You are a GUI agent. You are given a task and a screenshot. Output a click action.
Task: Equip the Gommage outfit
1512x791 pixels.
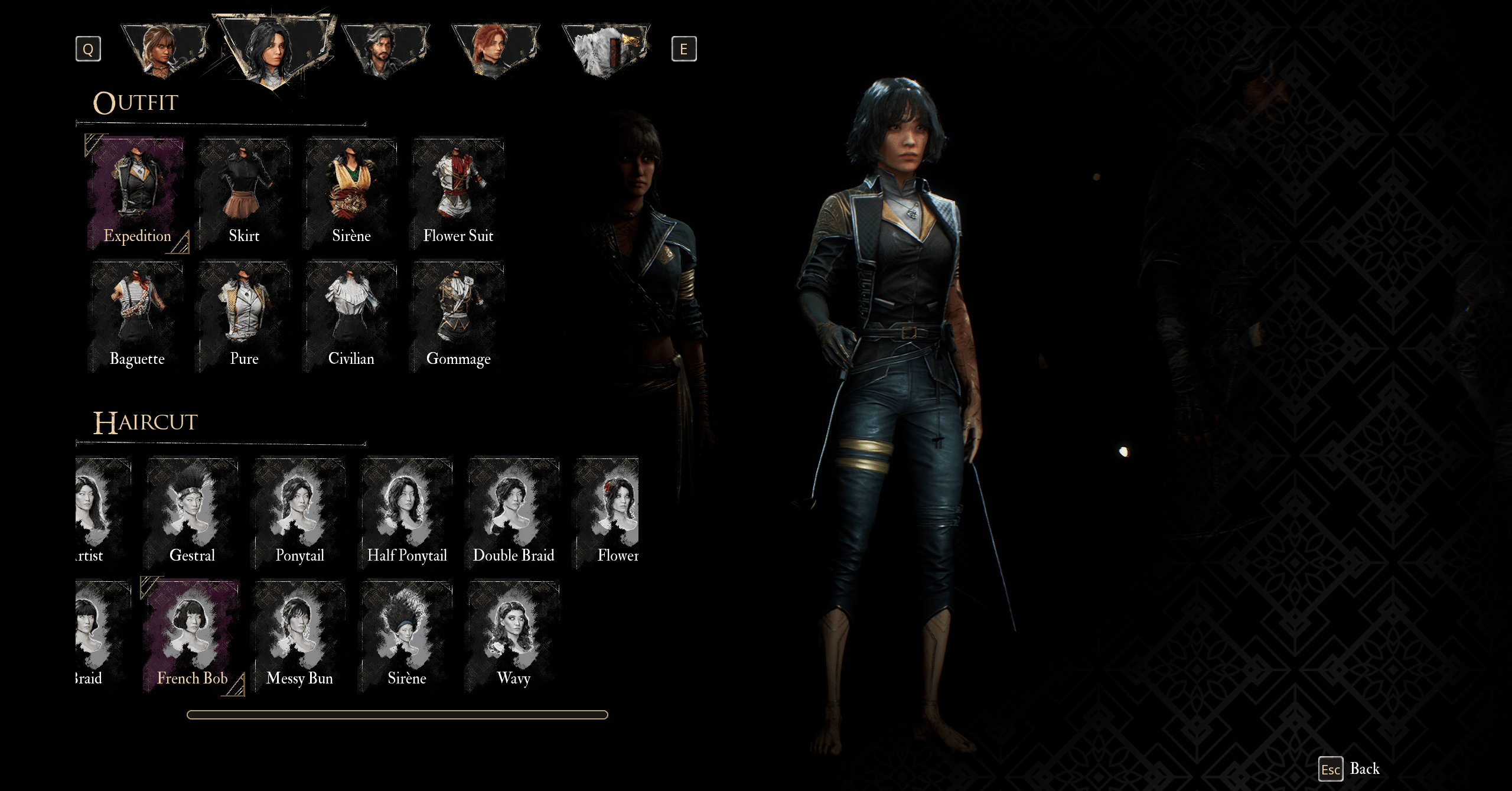pos(458,317)
